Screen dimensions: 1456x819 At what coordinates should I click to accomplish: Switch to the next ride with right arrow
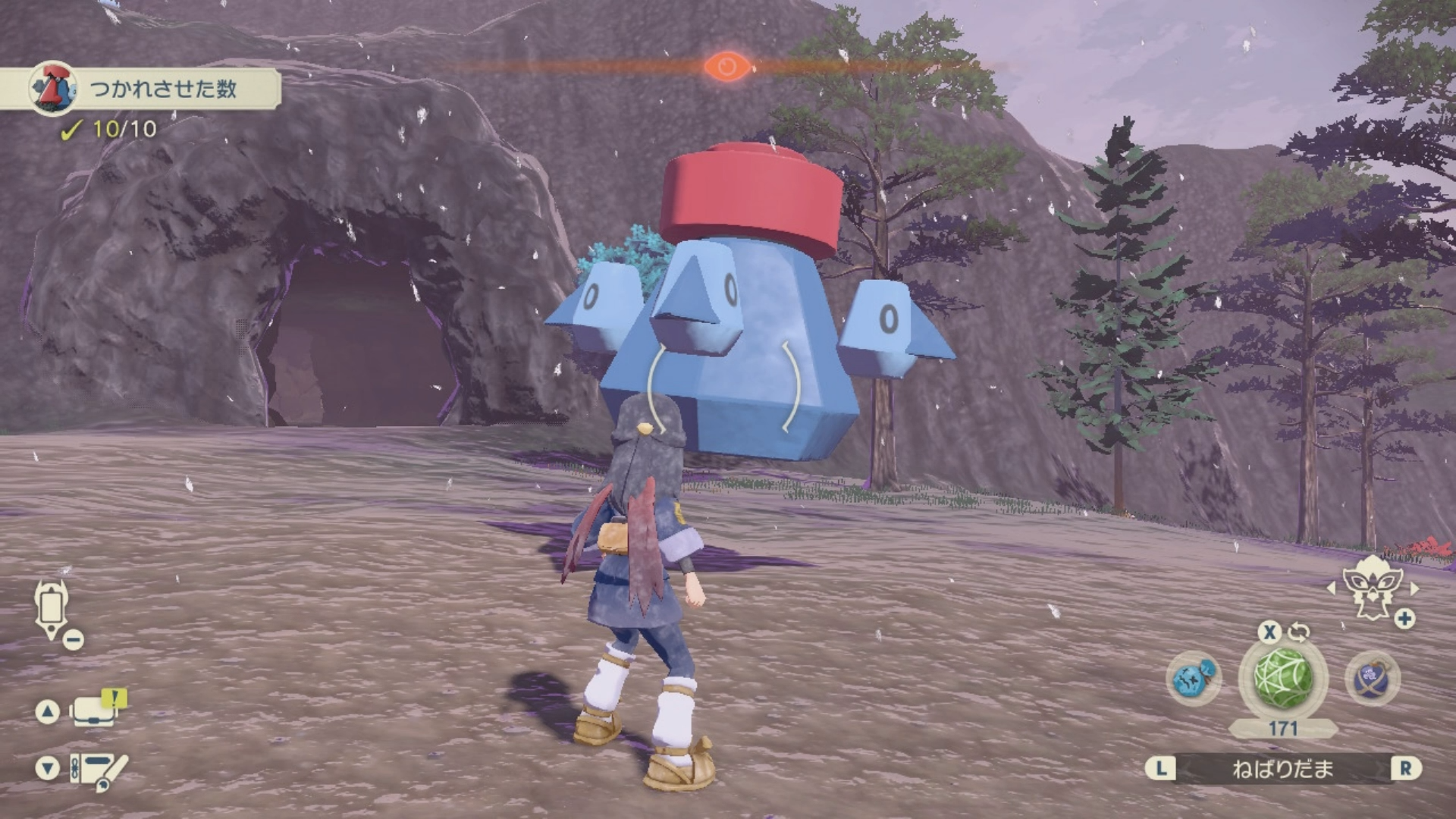[x=1414, y=588]
